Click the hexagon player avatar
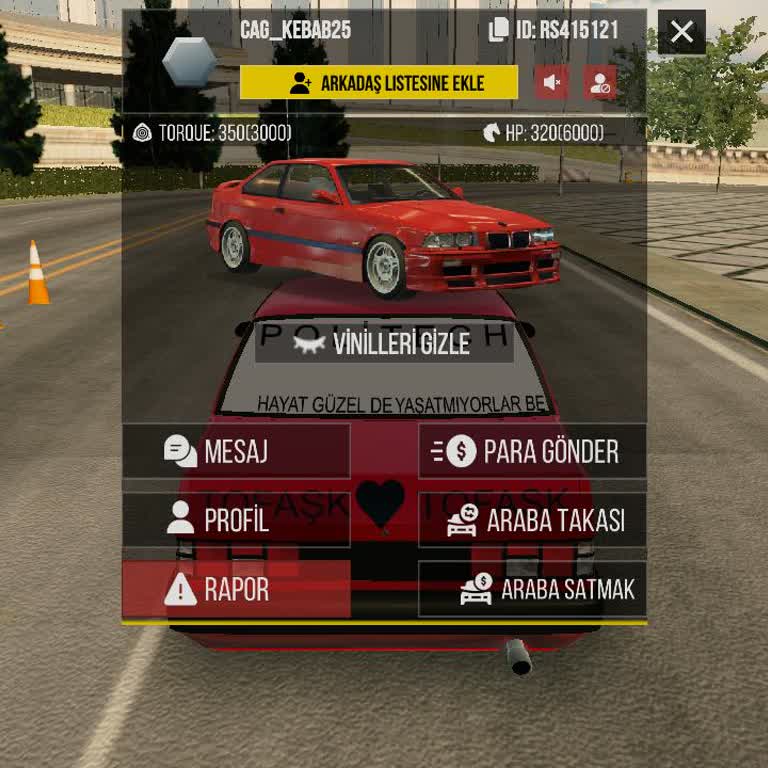Viewport: 768px width, 768px height. click(189, 62)
